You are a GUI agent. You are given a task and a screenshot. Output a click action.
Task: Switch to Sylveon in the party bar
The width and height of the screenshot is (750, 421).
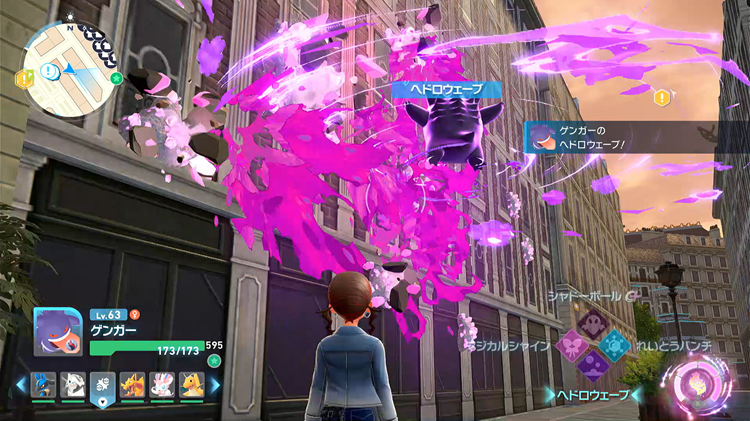click(x=162, y=384)
